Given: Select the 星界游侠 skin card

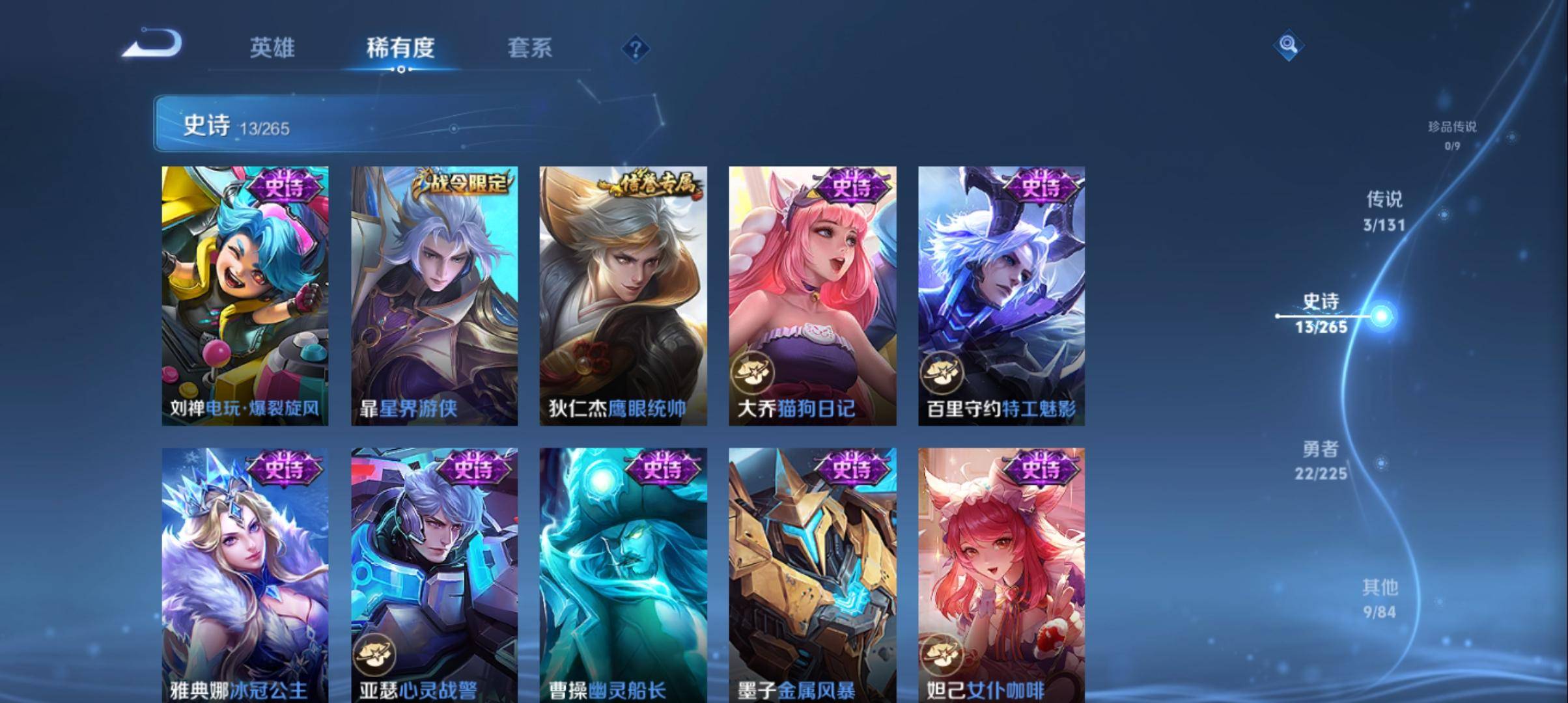Looking at the screenshot, I should [434, 296].
